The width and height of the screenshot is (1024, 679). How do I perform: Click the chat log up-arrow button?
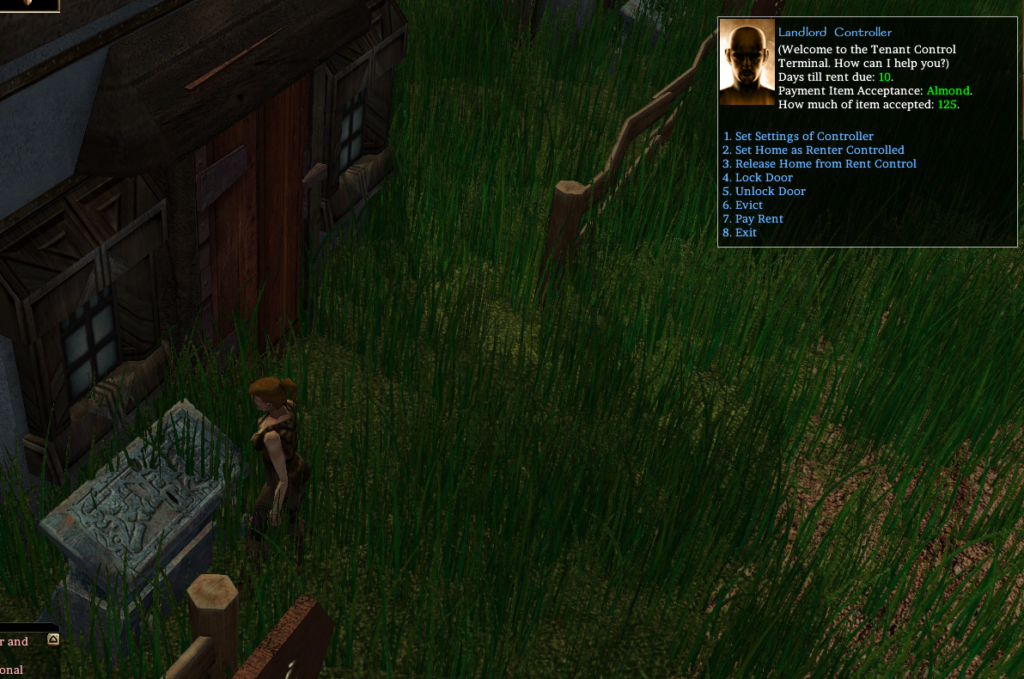[x=53, y=640]
